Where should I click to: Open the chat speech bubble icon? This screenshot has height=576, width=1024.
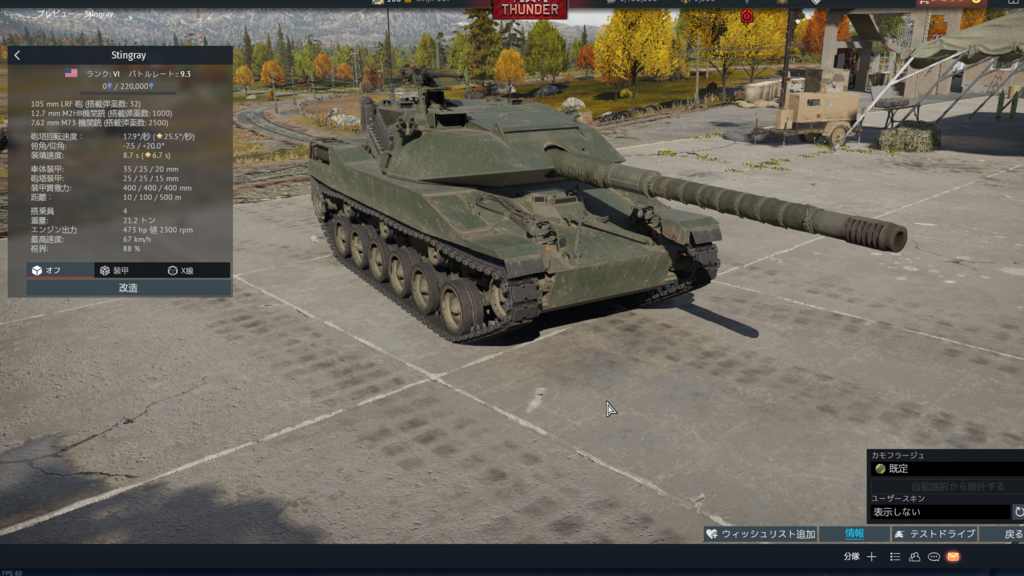click(x=934, y=557)
